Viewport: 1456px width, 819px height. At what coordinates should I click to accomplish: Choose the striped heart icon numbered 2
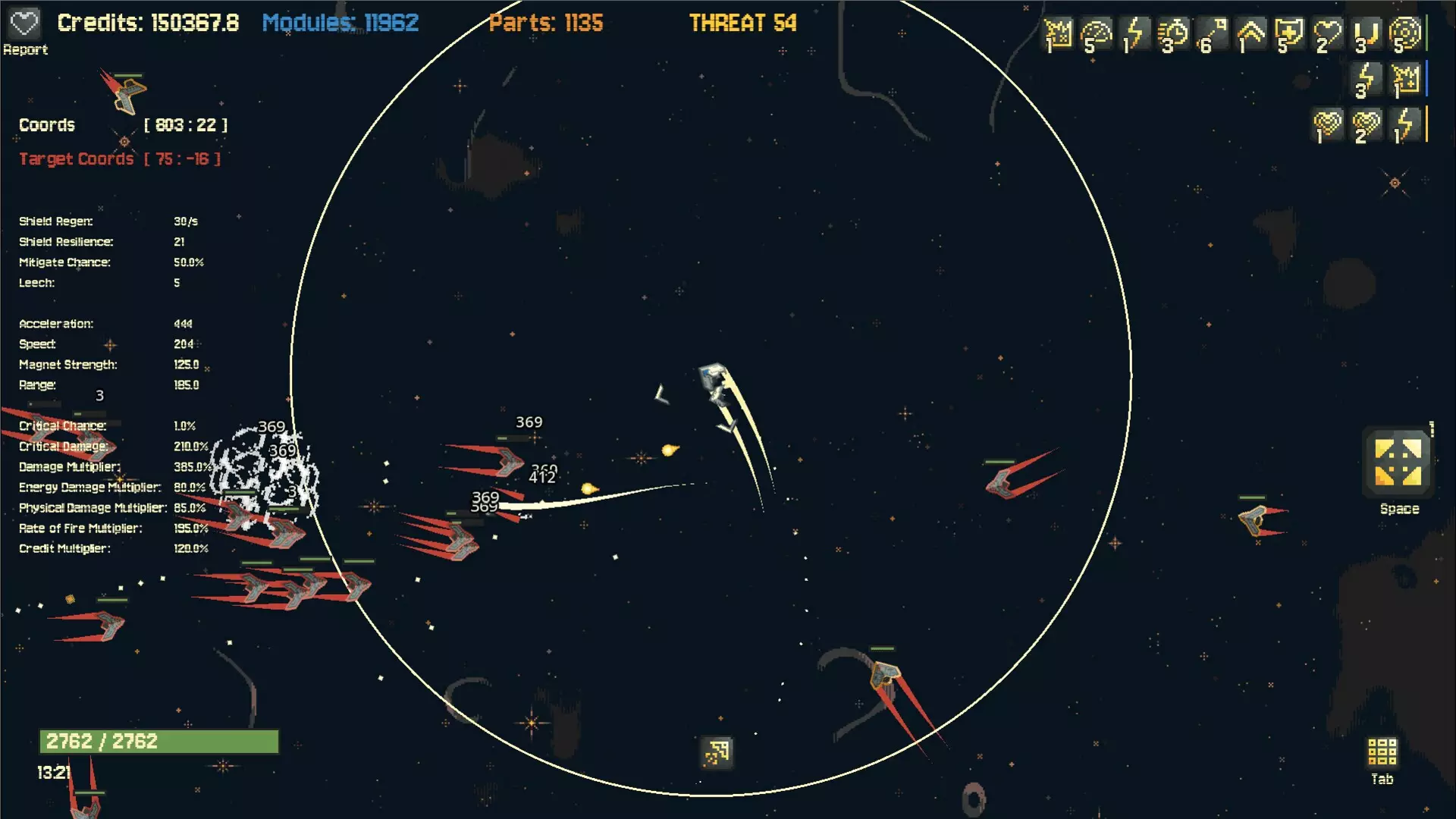[1367, 125]
